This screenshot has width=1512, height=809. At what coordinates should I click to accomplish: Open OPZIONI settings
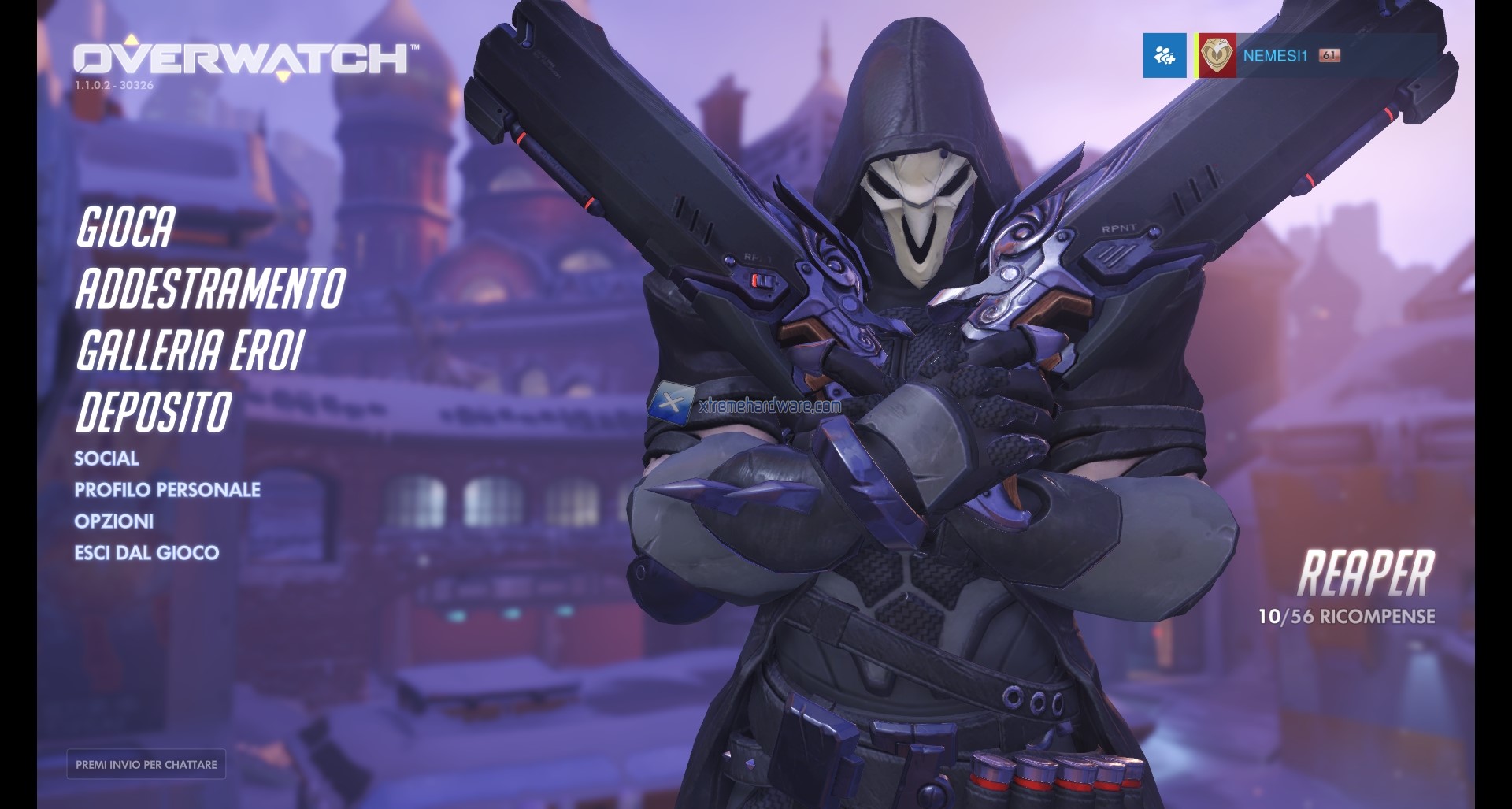point(113,521)
